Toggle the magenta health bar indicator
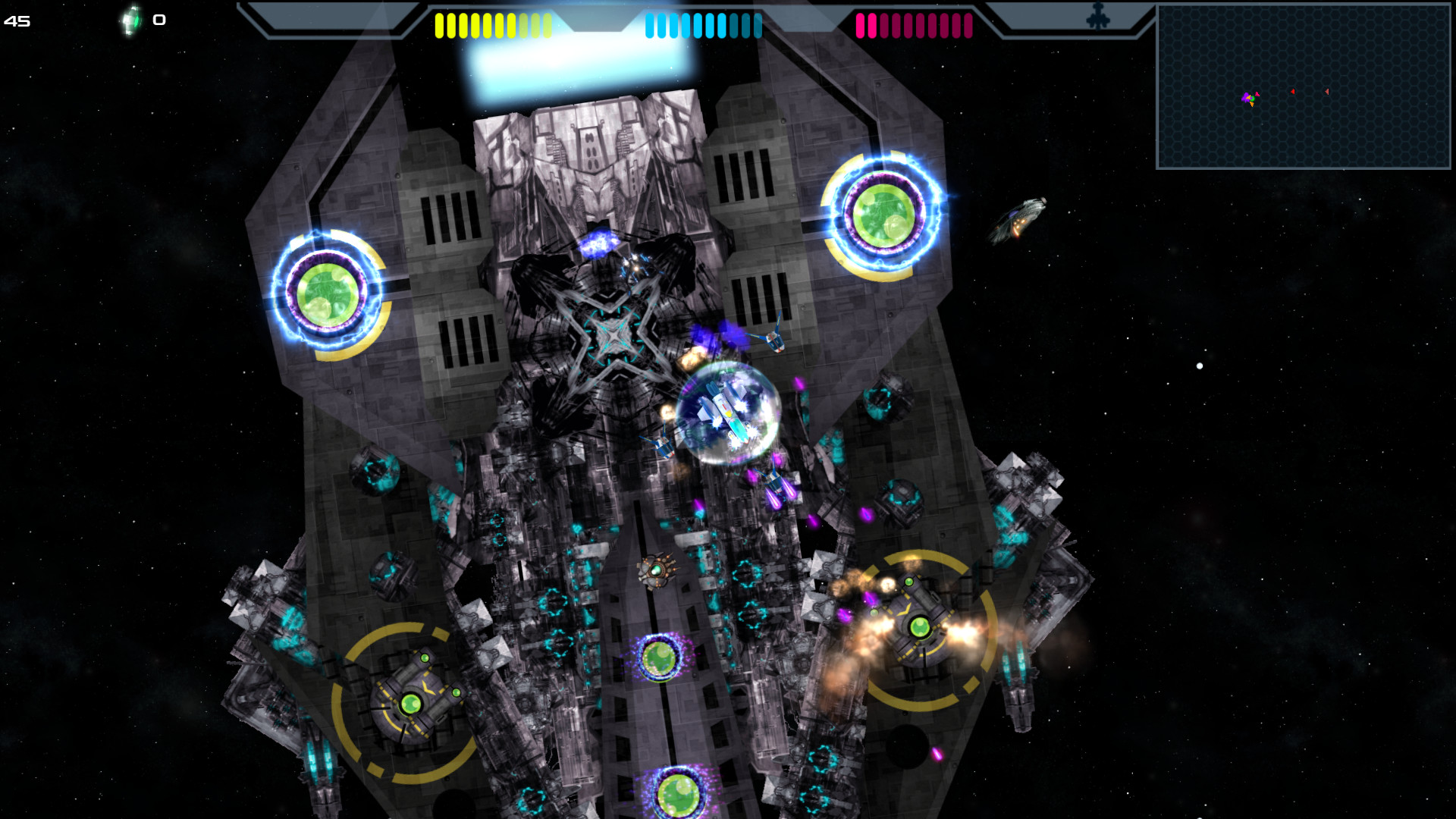The image size is (1456, 819). click(x=913, y=24)
